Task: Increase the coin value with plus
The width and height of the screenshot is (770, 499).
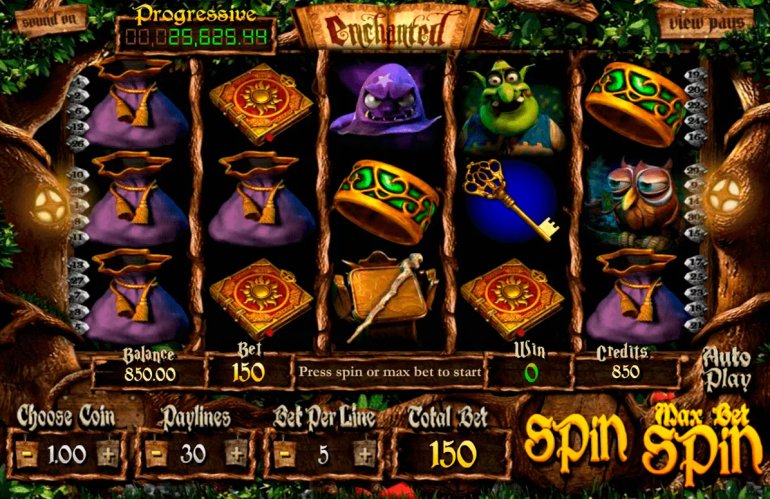Action: [x=107, y=454]
